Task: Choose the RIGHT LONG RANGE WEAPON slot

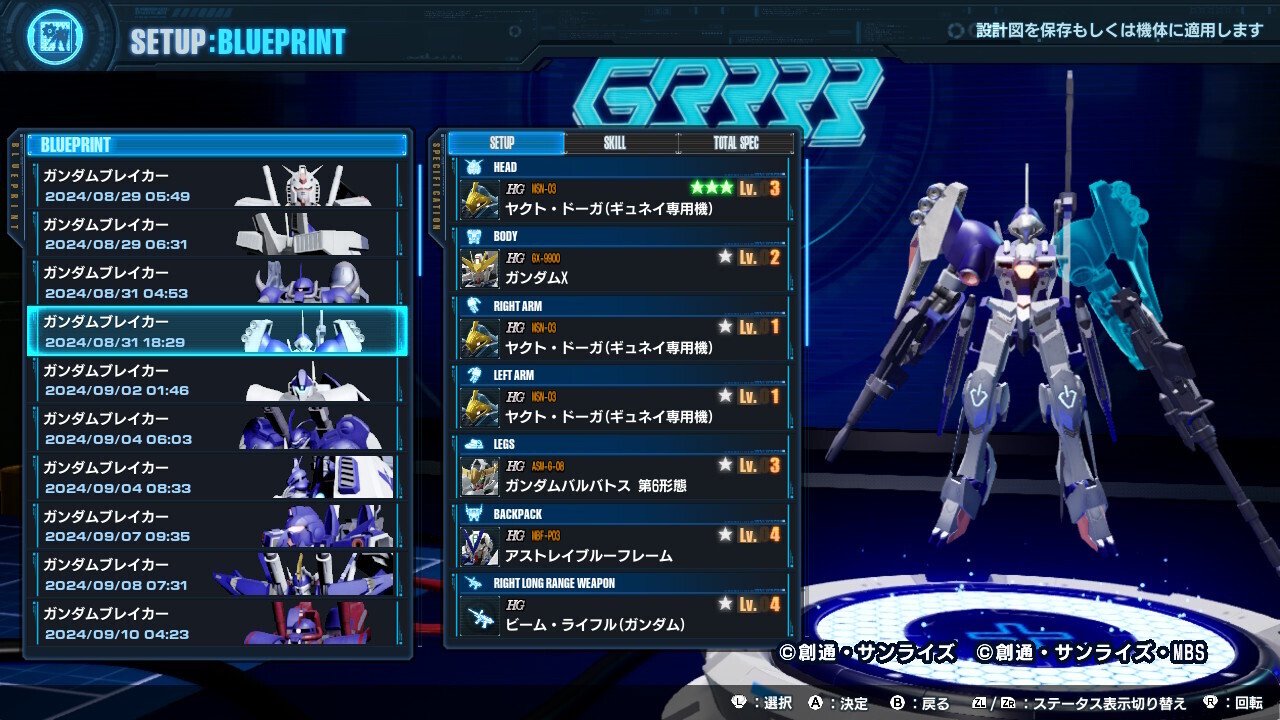Action: 620,614
